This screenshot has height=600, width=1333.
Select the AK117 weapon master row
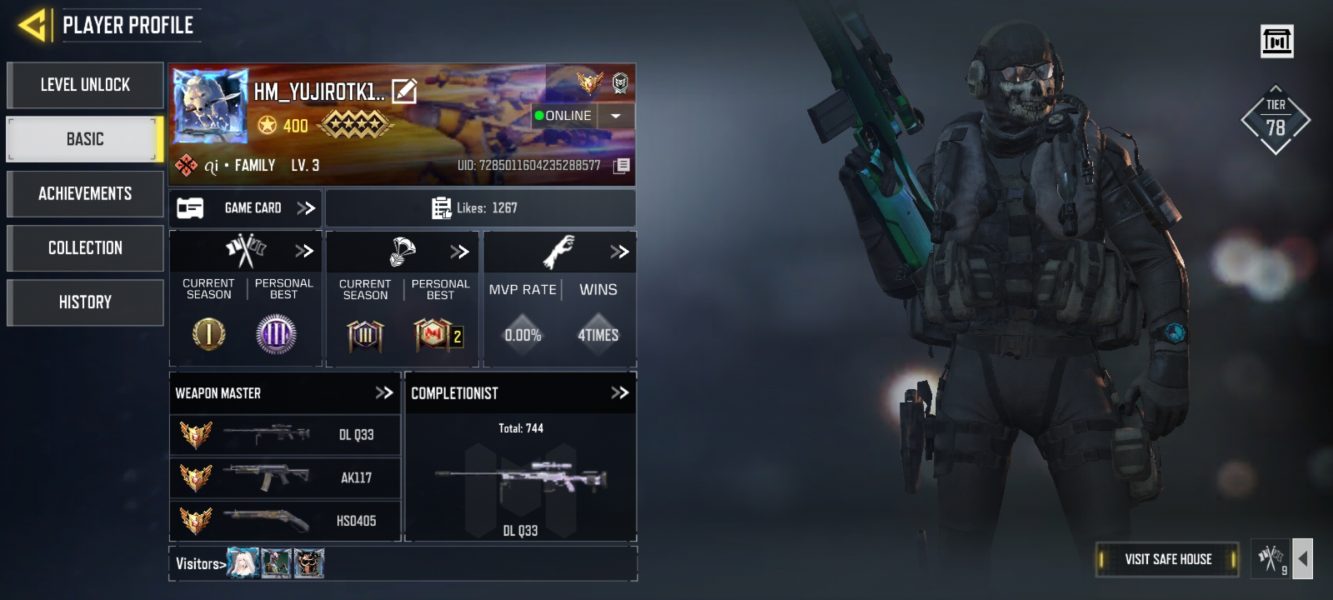(x=285, y=478)
